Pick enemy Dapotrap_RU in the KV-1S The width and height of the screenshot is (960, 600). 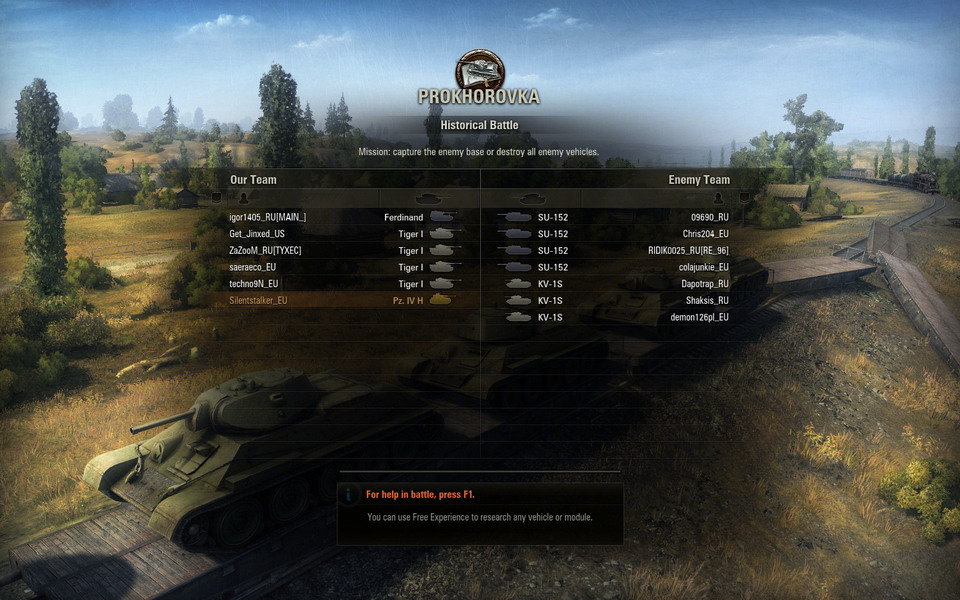pos(705,284)
